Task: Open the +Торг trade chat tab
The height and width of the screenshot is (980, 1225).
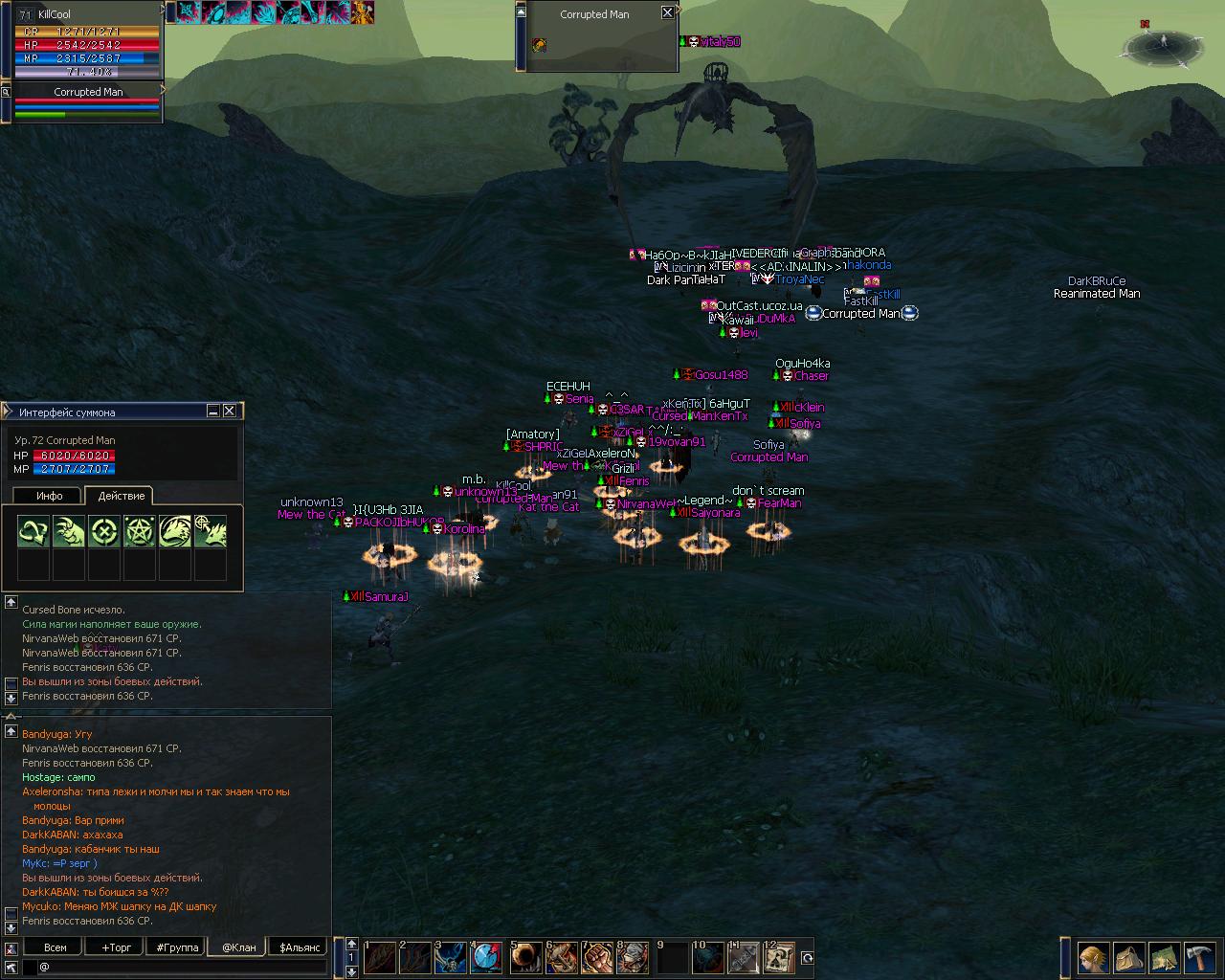Action: click(117, 947)
